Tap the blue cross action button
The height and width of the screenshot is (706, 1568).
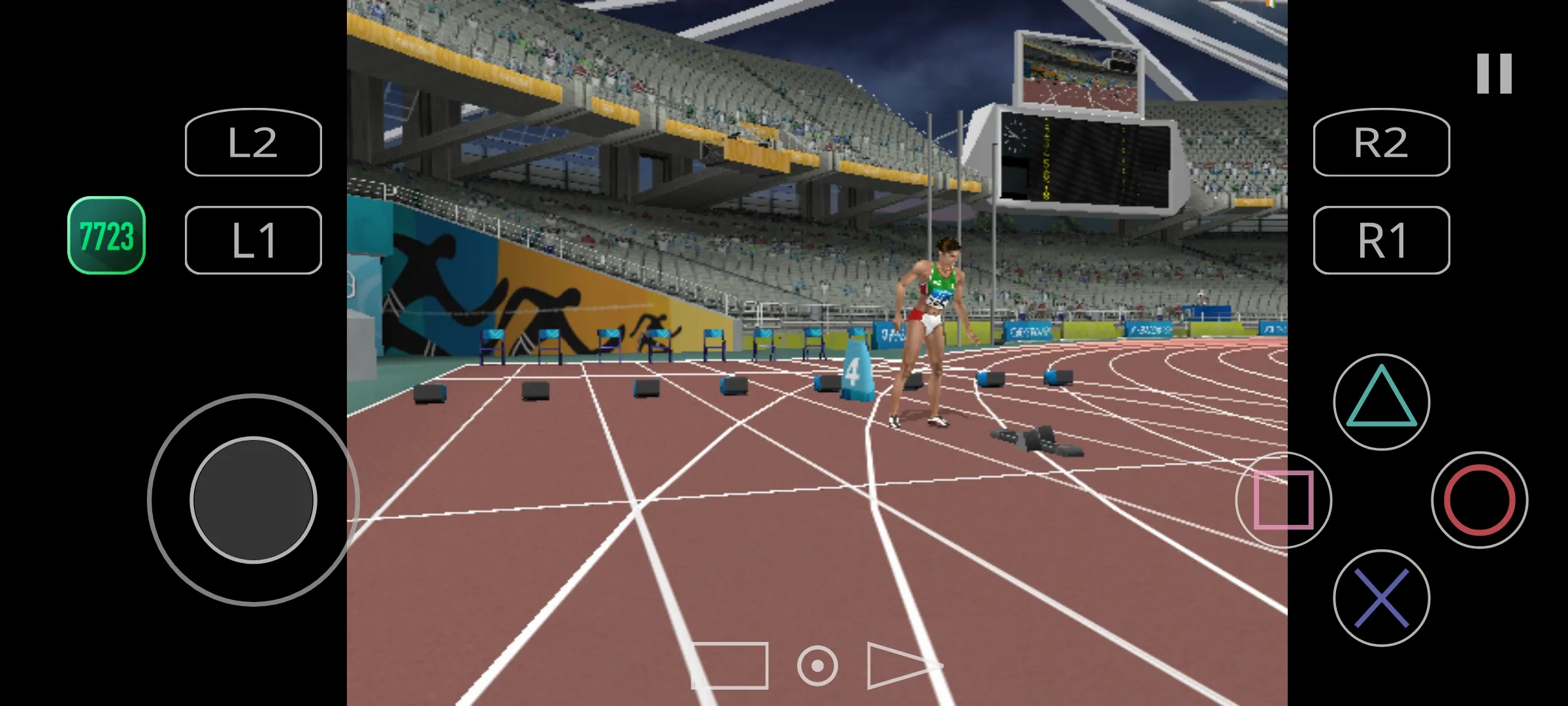tap(1381, 597)
